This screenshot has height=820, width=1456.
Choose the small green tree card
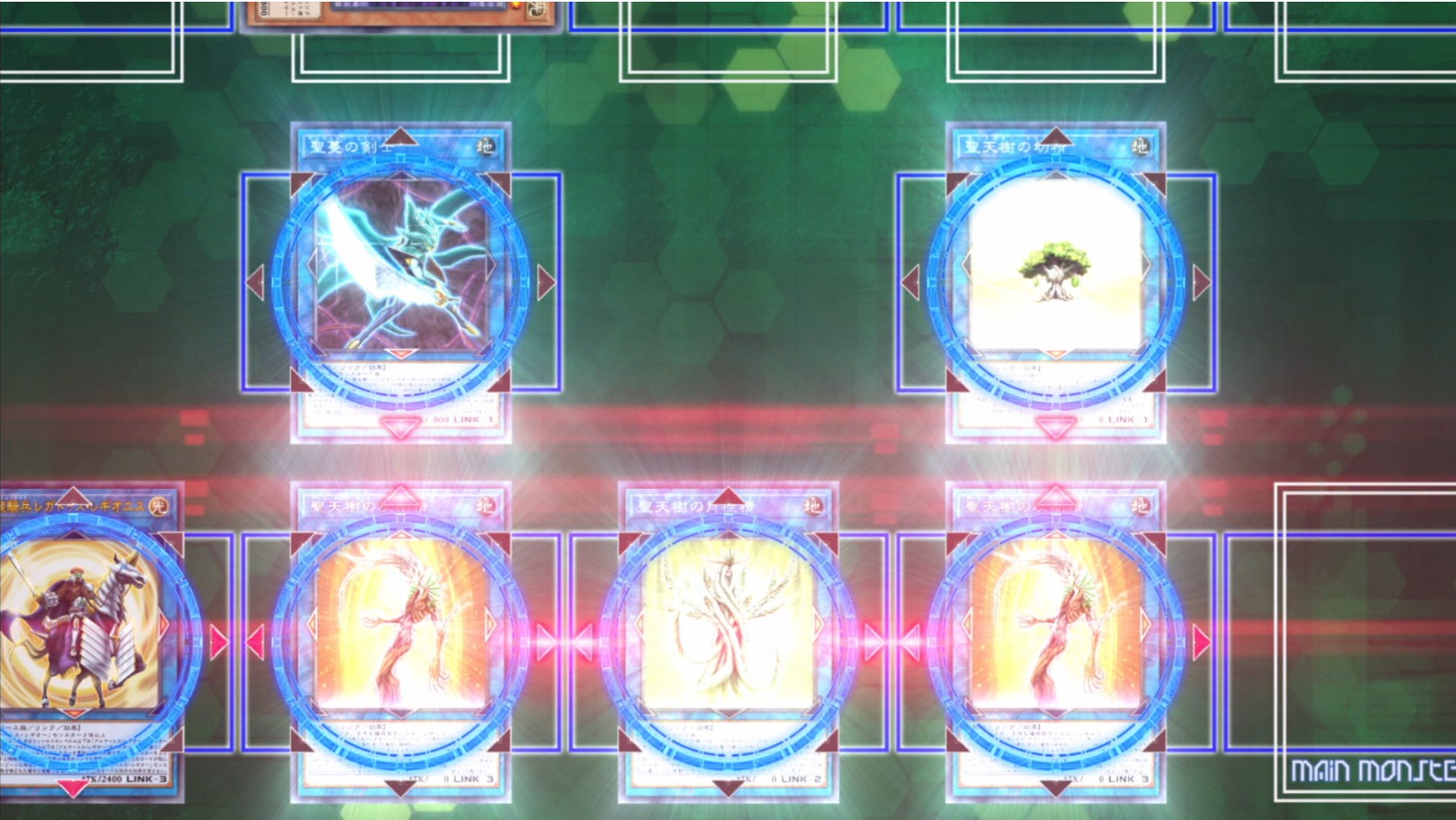pos(1055,281)
